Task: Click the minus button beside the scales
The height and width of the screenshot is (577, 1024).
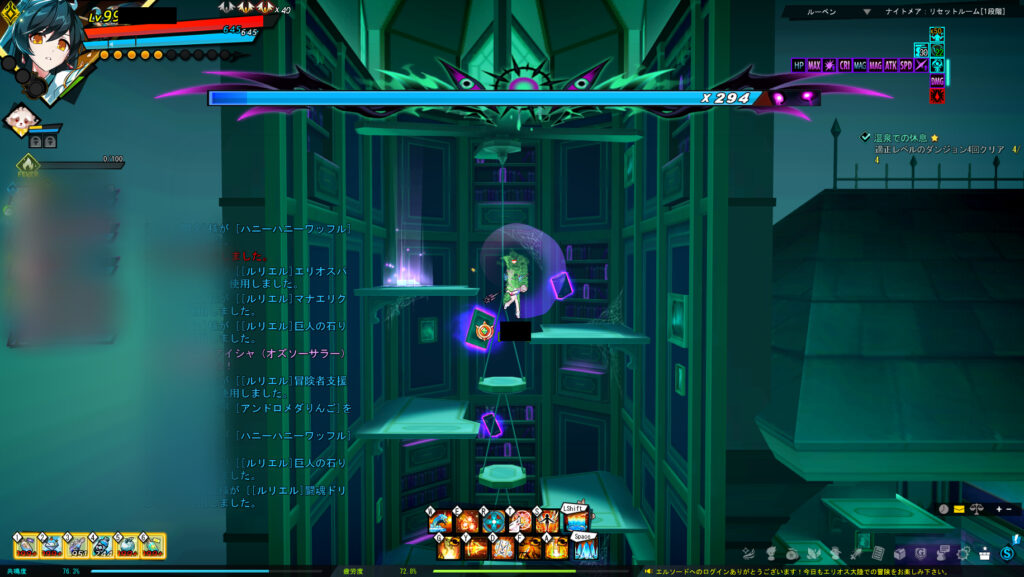Action: [1009, 509]
